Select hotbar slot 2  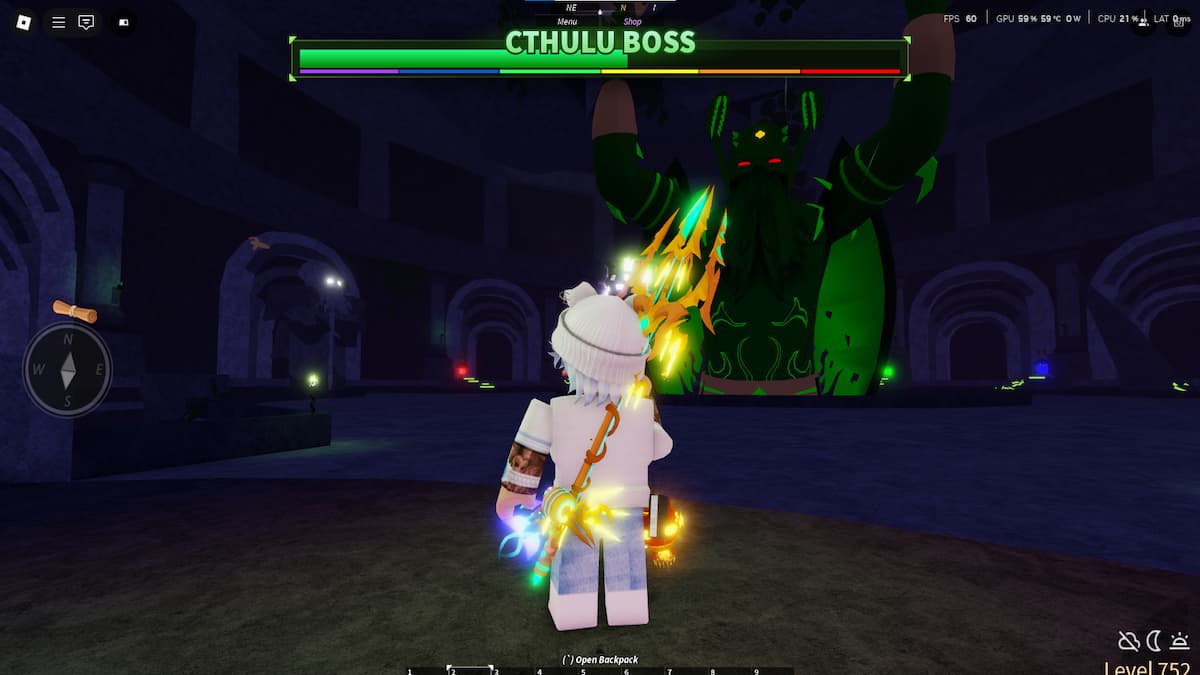click(469, 670)
